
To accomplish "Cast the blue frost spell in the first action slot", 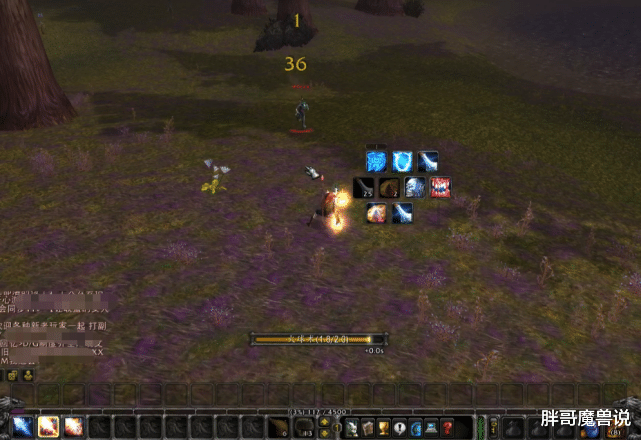I will pos(22,427).
